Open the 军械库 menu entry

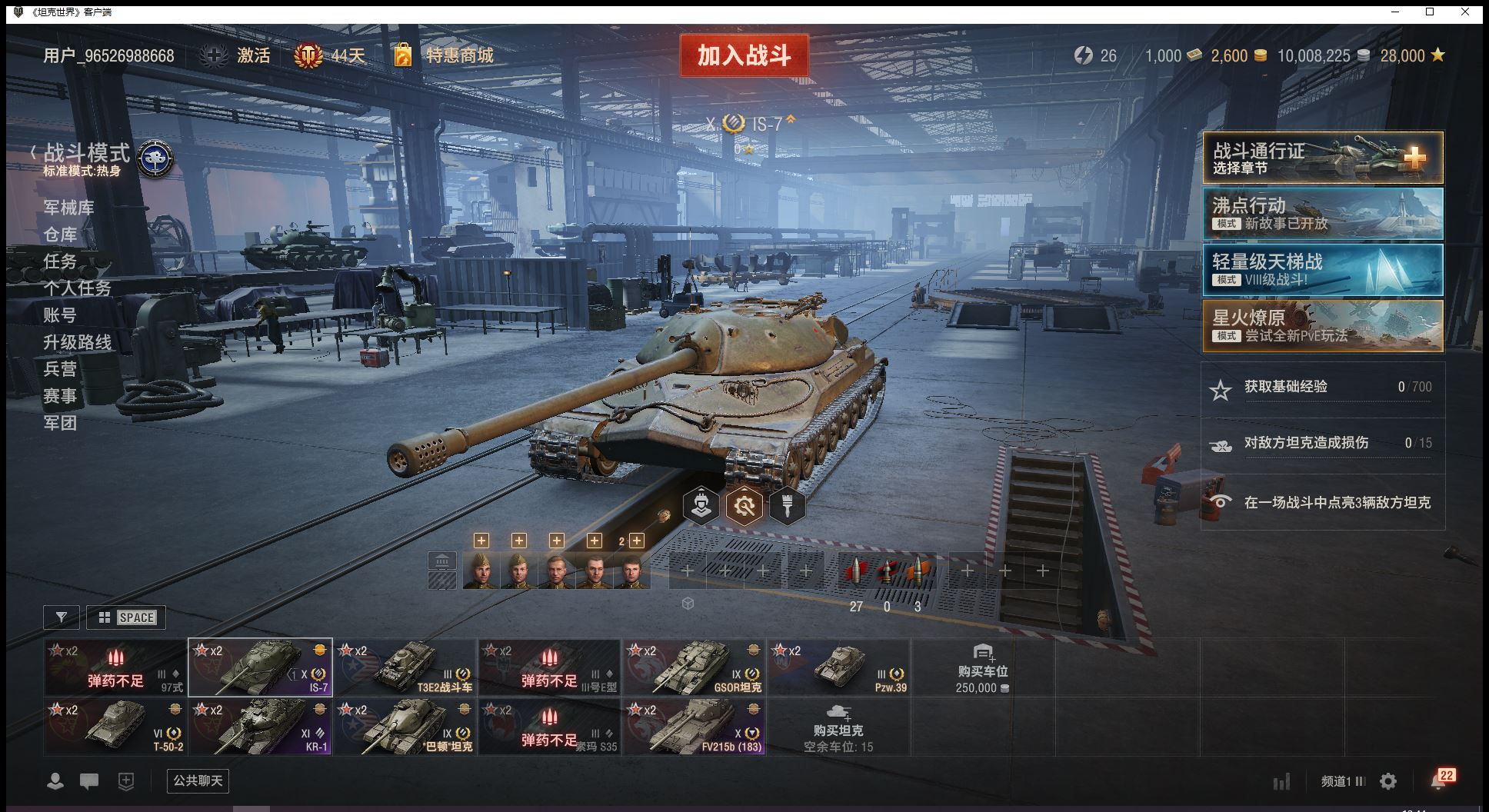click(68, 208)
